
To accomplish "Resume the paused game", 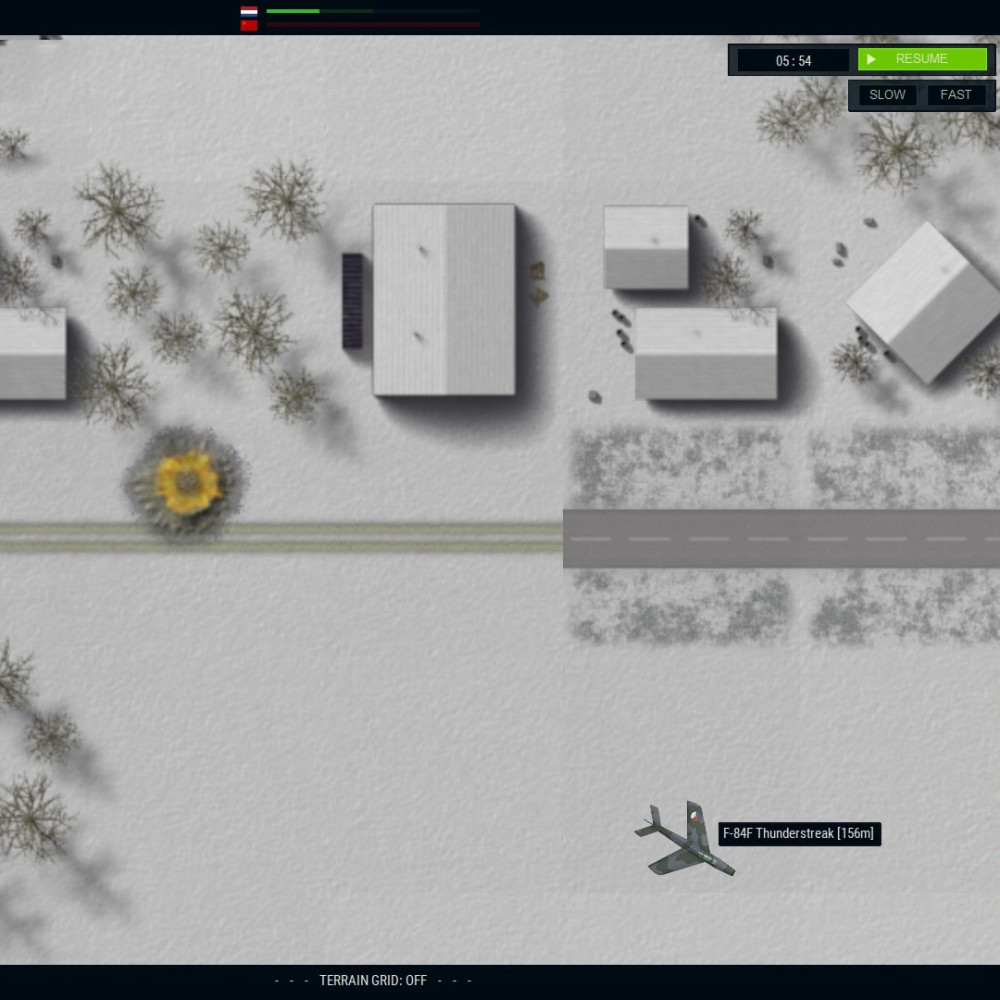I will [921, 60].
